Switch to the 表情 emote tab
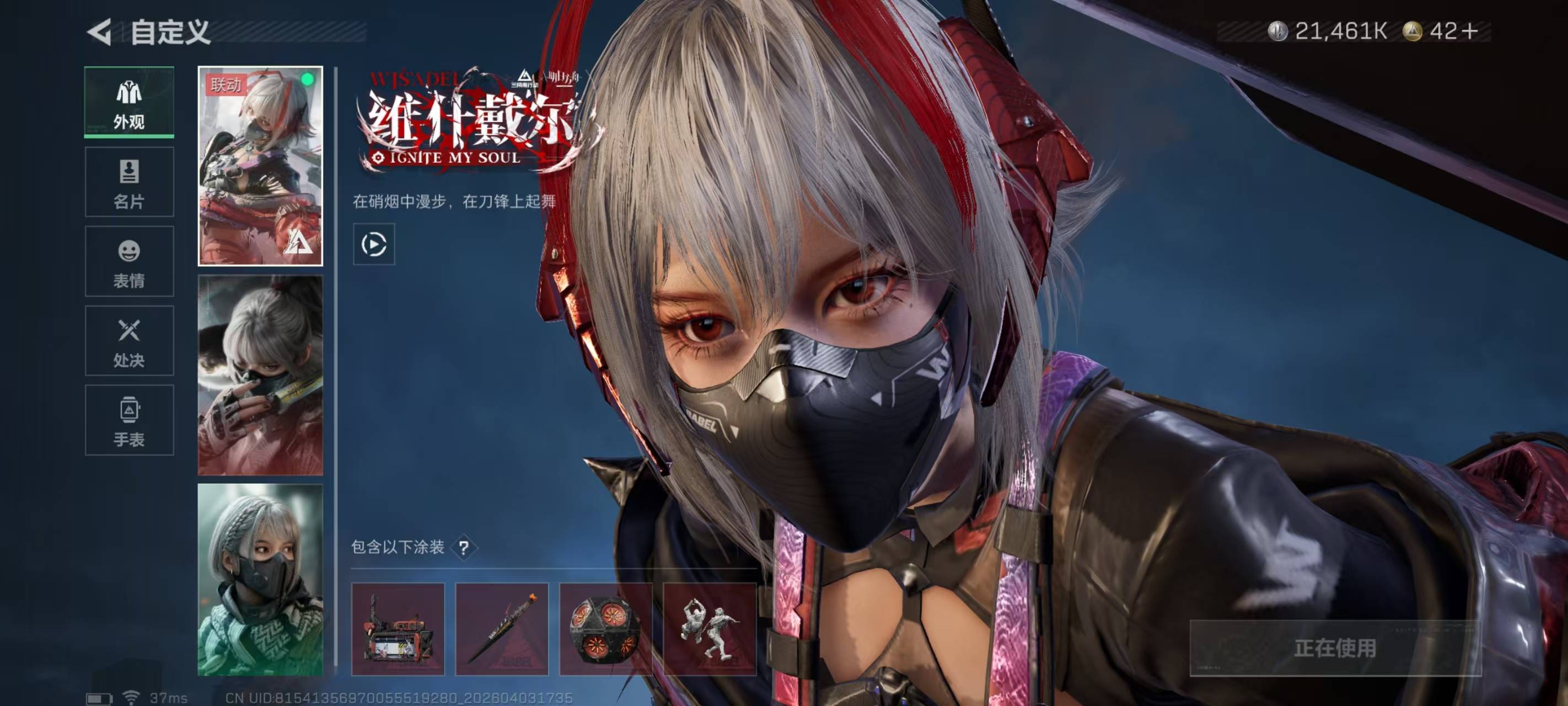 129,261
